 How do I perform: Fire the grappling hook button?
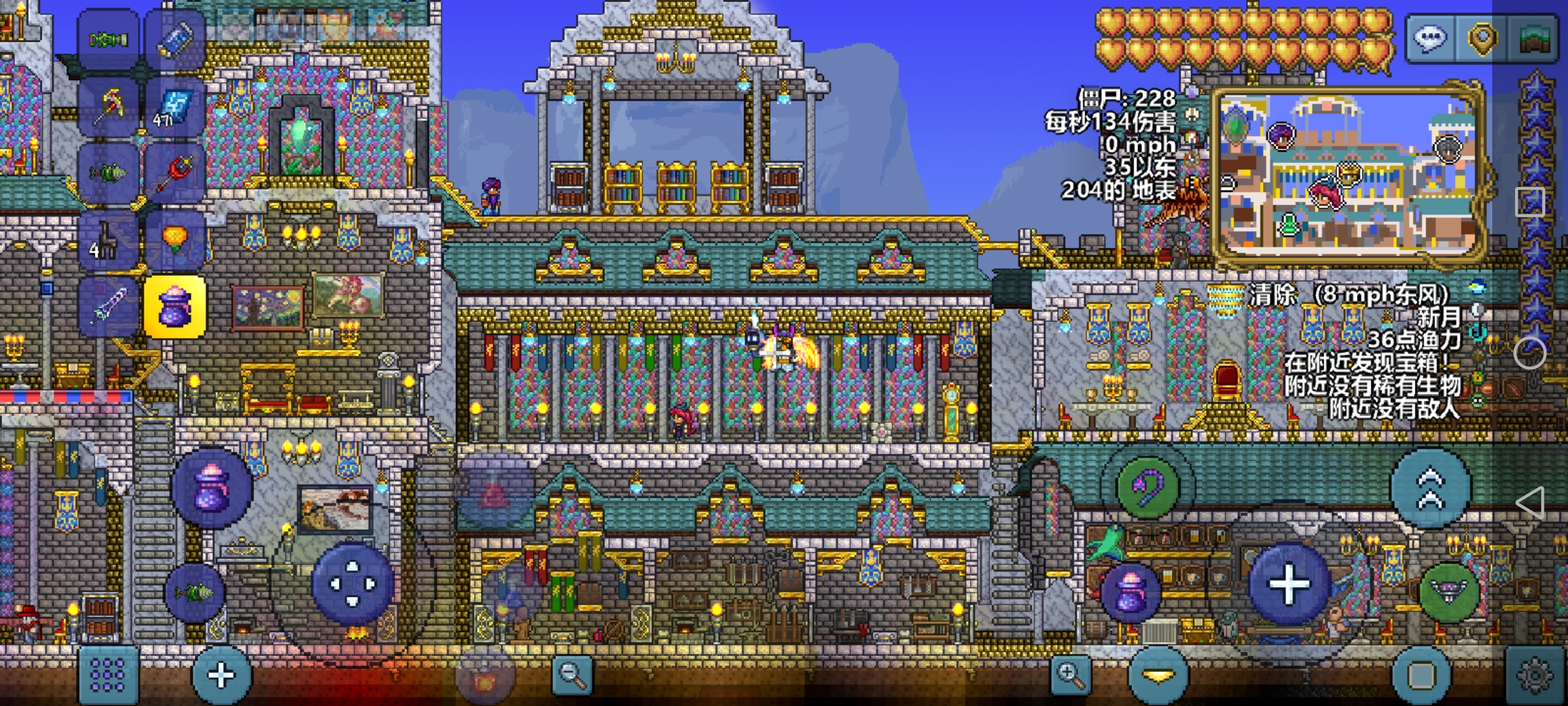tap(1148, 487)
